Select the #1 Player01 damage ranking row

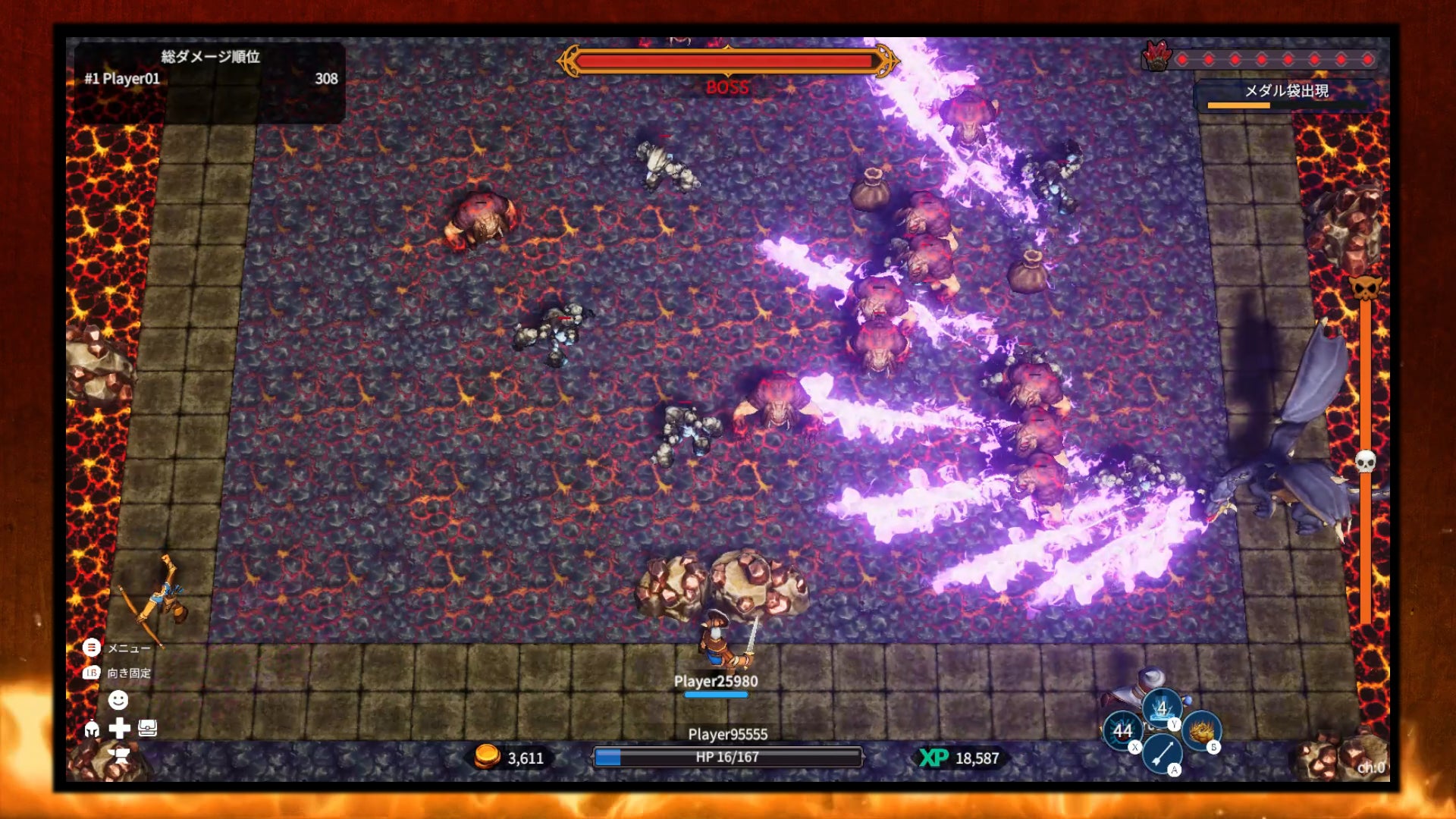(x=210, y=79)
